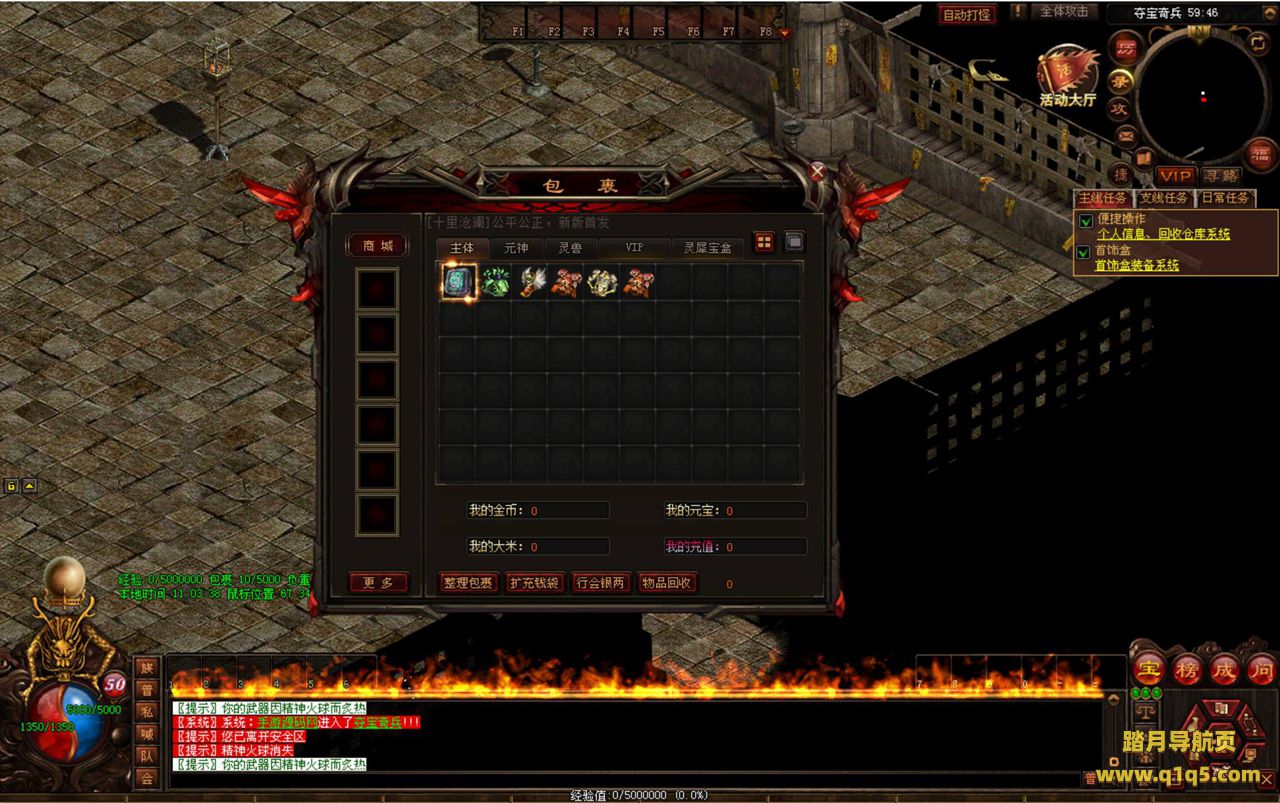Click the 物品回收 recycle button

click(667, 583)
